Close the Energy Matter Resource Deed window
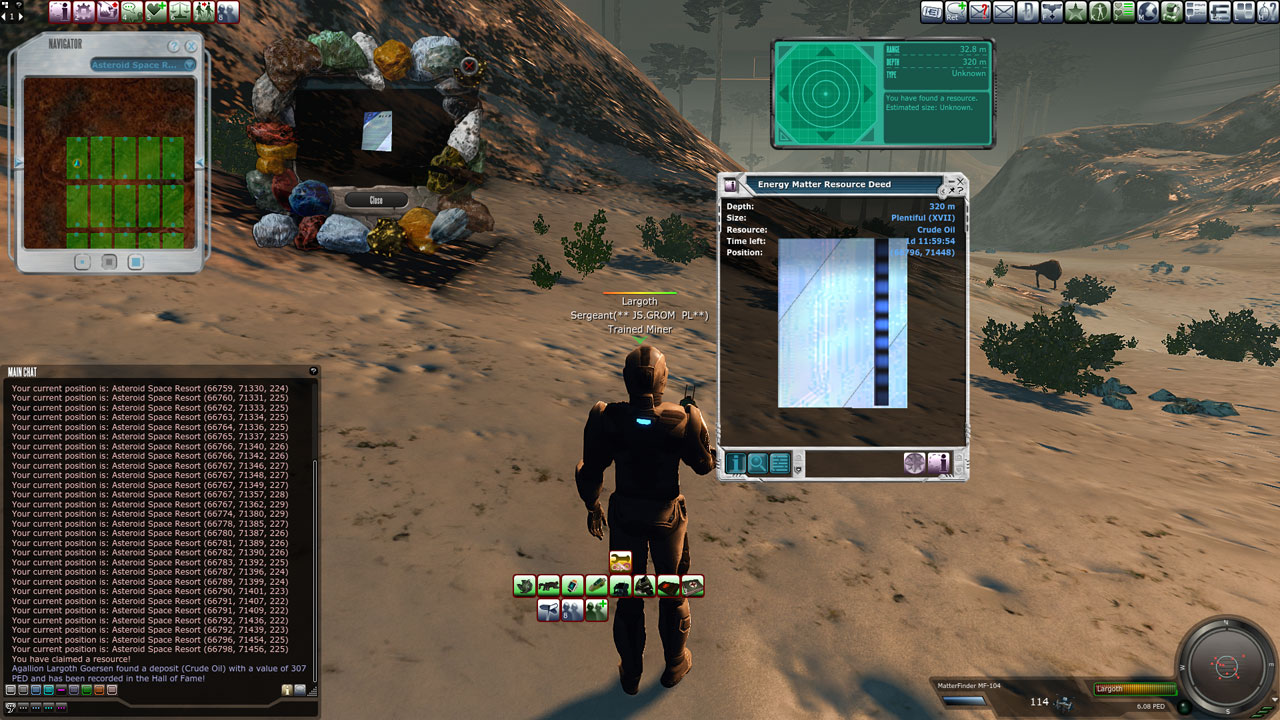1280x720 pixels. [960, 182]
